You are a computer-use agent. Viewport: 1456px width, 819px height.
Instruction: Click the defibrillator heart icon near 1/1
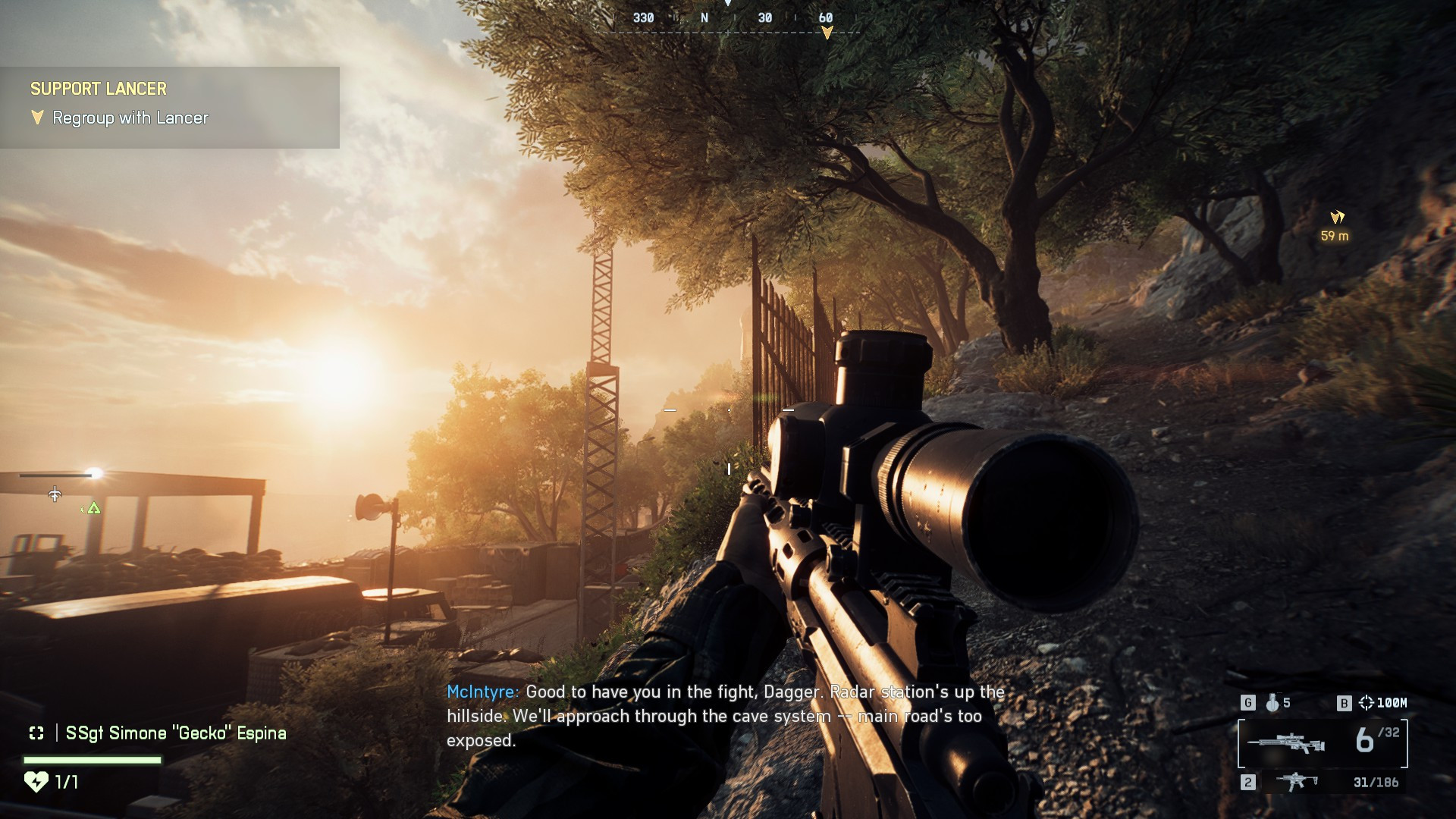click(x=36, y=781)
